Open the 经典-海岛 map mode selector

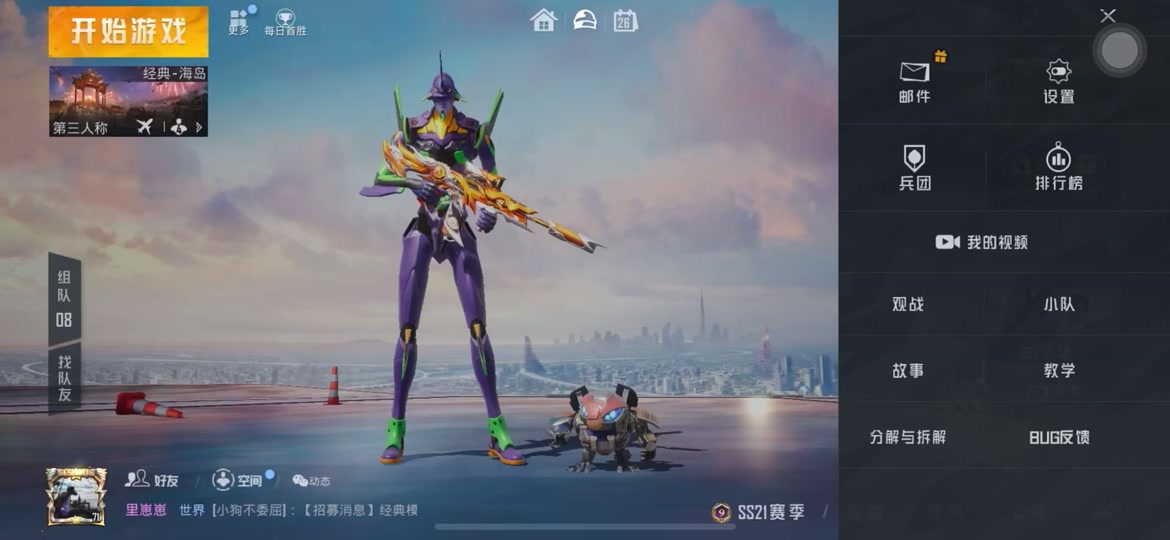128,101
